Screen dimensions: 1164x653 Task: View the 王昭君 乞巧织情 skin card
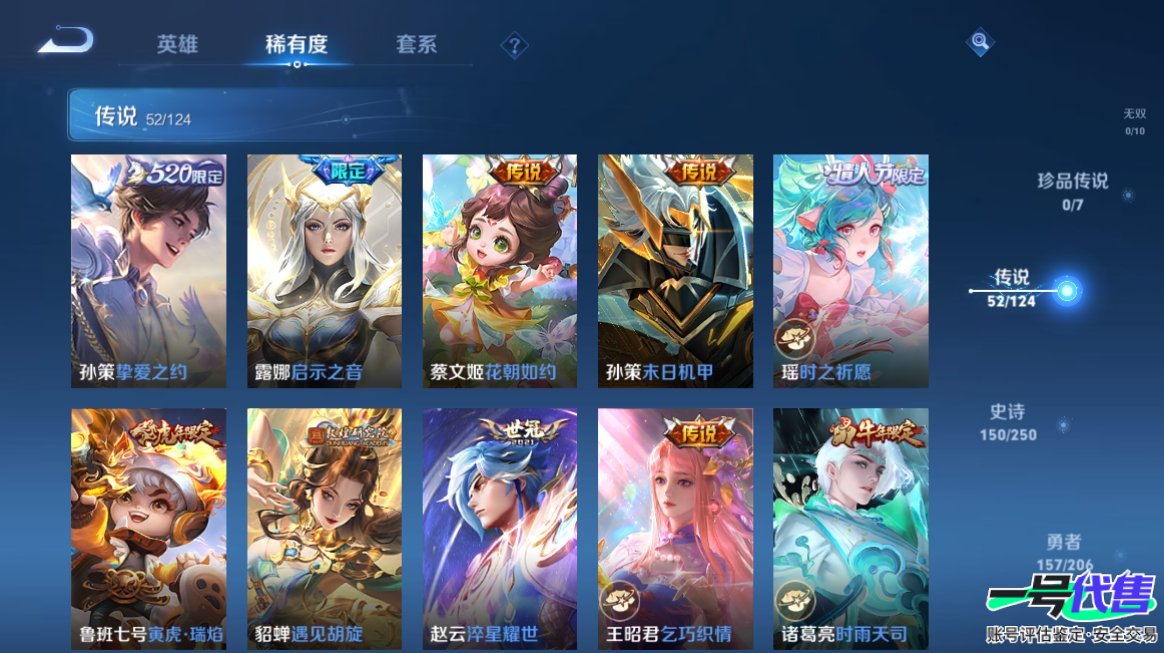coord(675,528)
